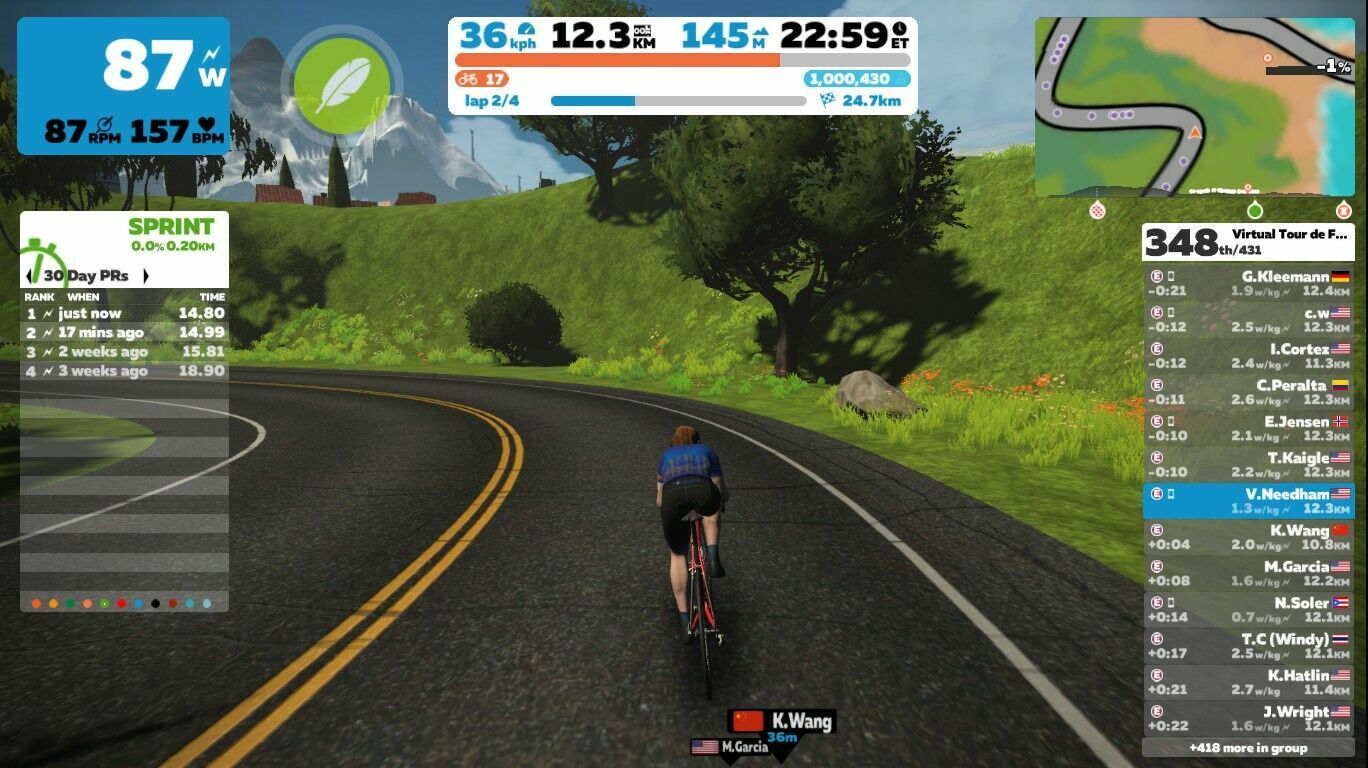Select G.Kleemann in the nearby riders list
Image resolution: width=1368 pixels, height=768 pixels.
(1248, 284)
